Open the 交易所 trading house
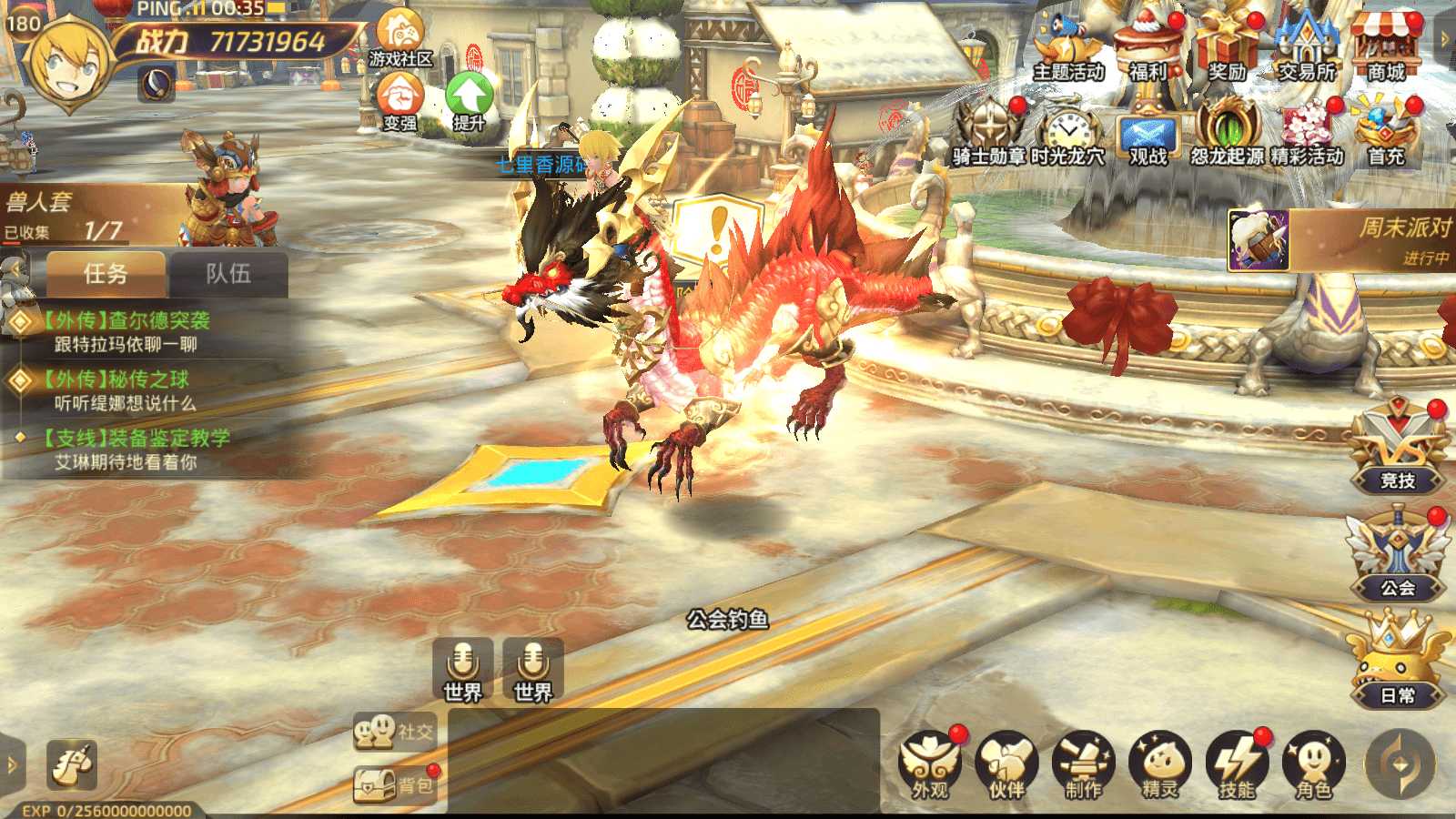The height and width of the screenshot is (819, 1456). (1307, 45)
